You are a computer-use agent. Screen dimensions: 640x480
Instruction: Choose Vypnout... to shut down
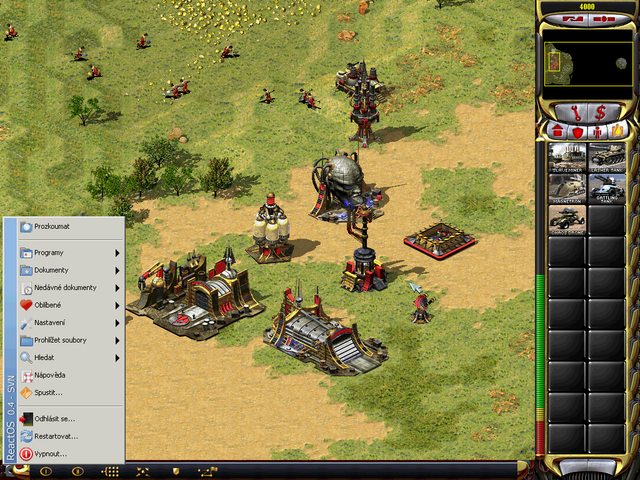pyautogui.click(x=50, y=453)
